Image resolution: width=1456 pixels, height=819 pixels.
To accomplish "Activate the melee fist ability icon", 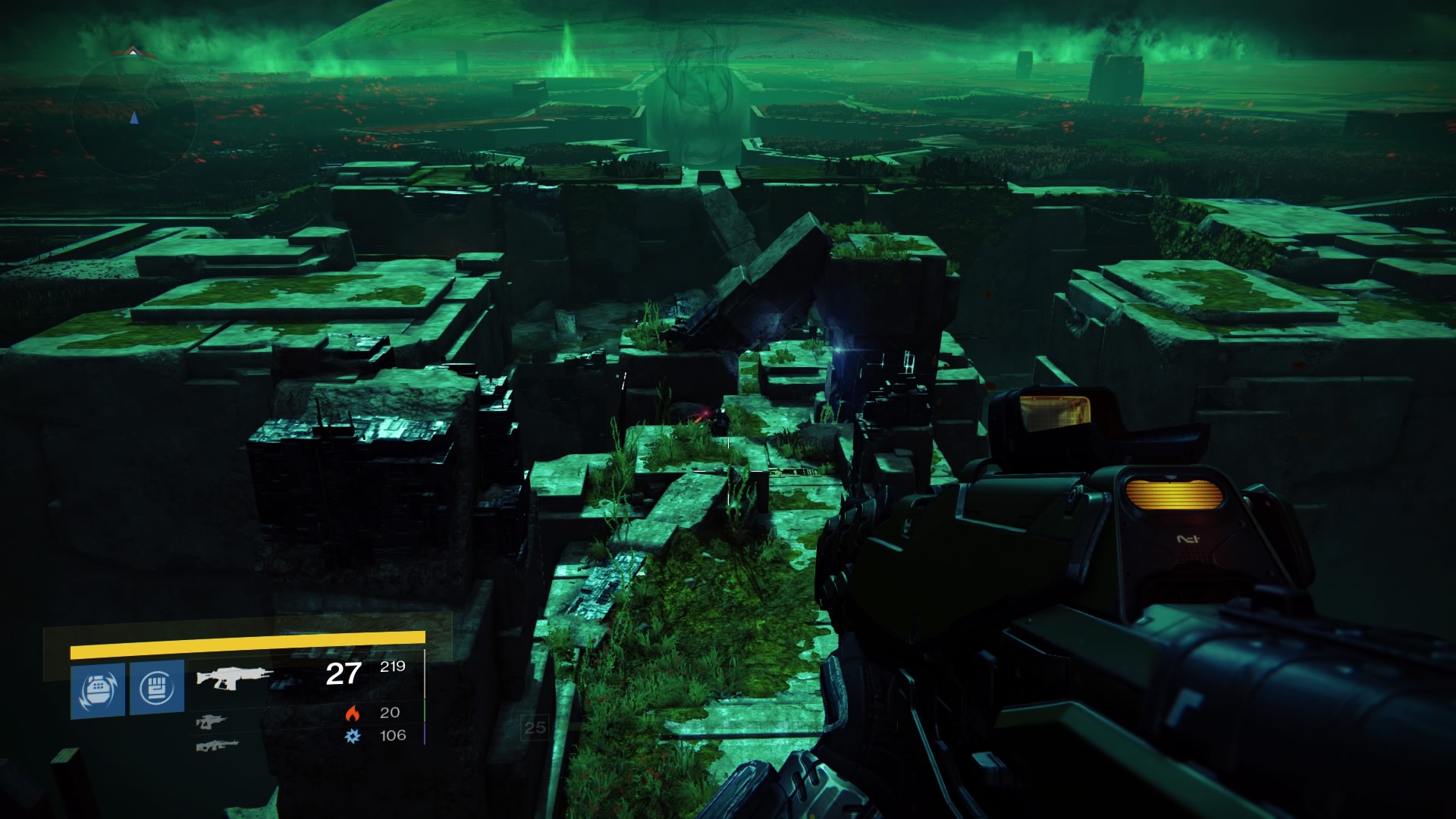I will click(x=157, y=688).
